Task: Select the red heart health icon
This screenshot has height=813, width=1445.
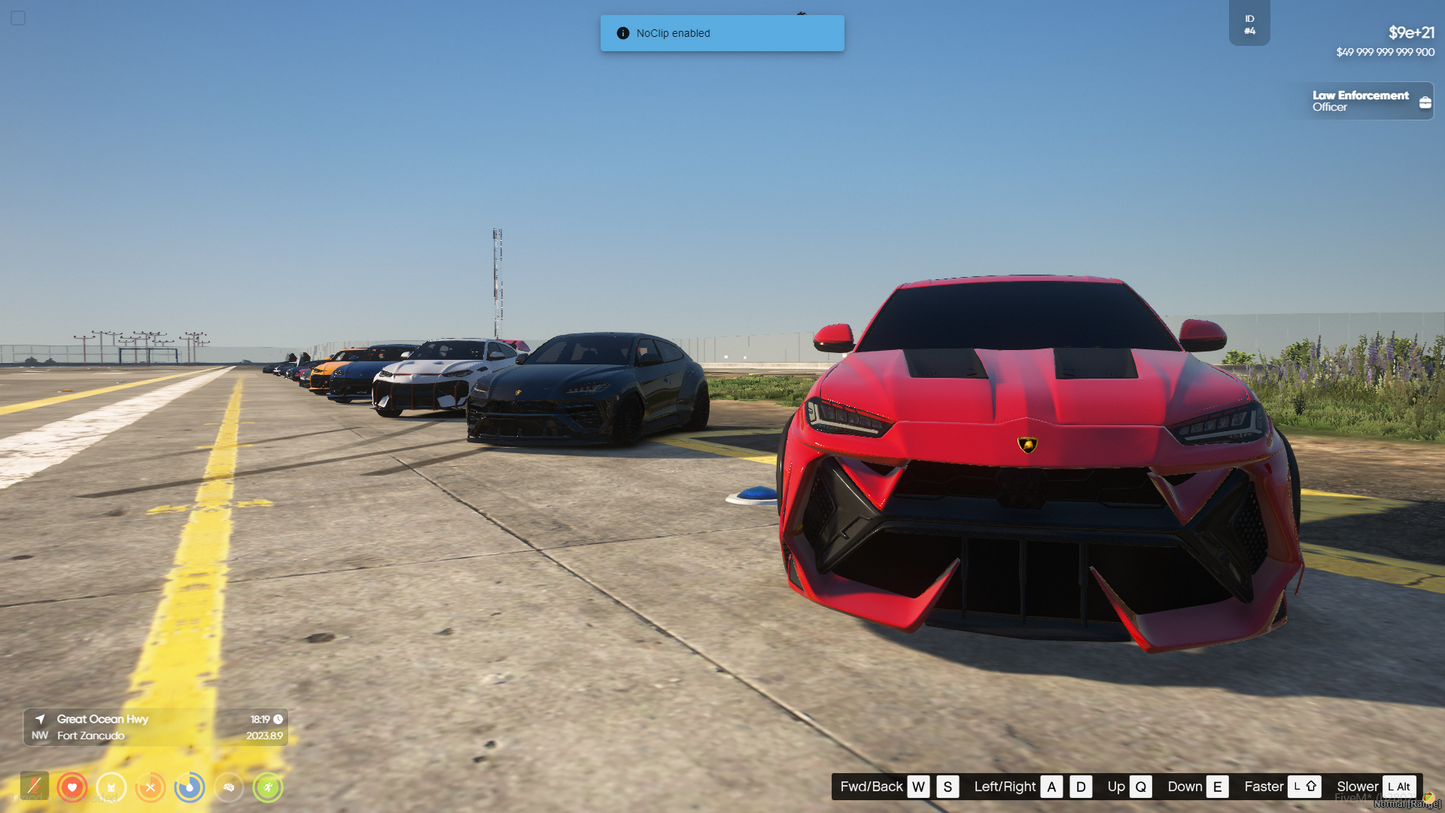Action: pyautogui.click(x=72, y=787)
